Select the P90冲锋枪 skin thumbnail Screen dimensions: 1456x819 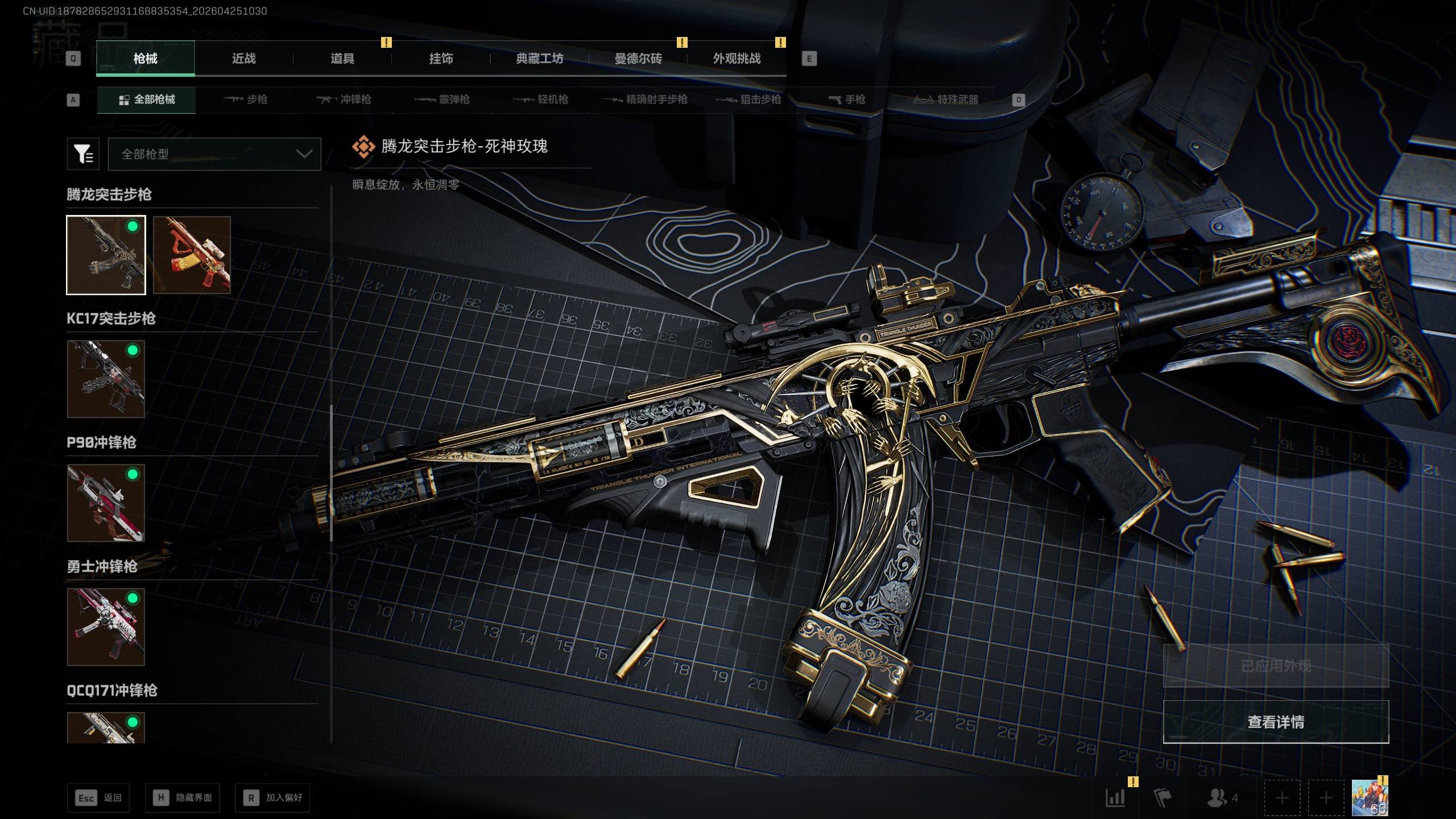[106, 503]
